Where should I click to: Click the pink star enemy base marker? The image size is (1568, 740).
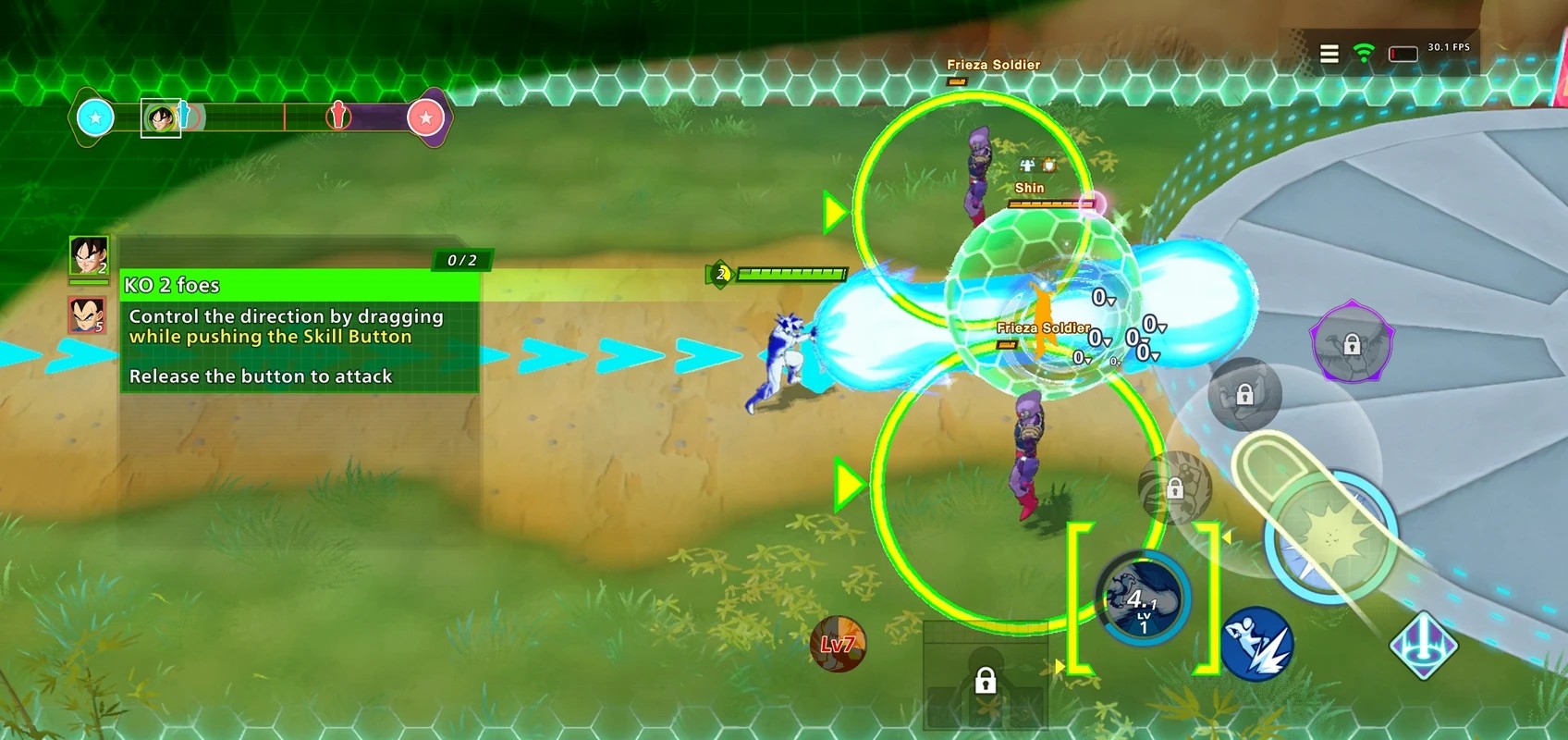(x=425, y=118)
